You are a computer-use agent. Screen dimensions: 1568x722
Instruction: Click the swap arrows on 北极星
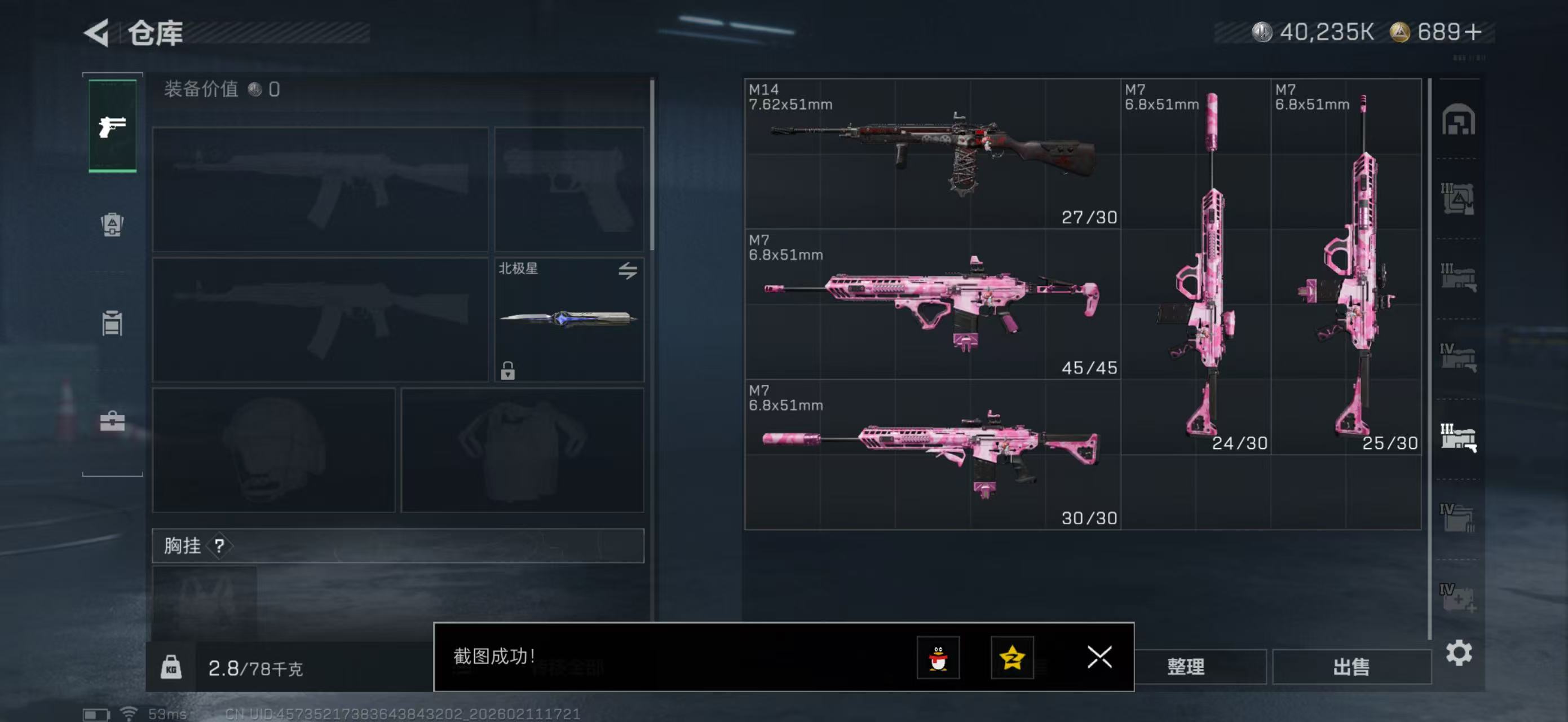click(x=628, y=270)
